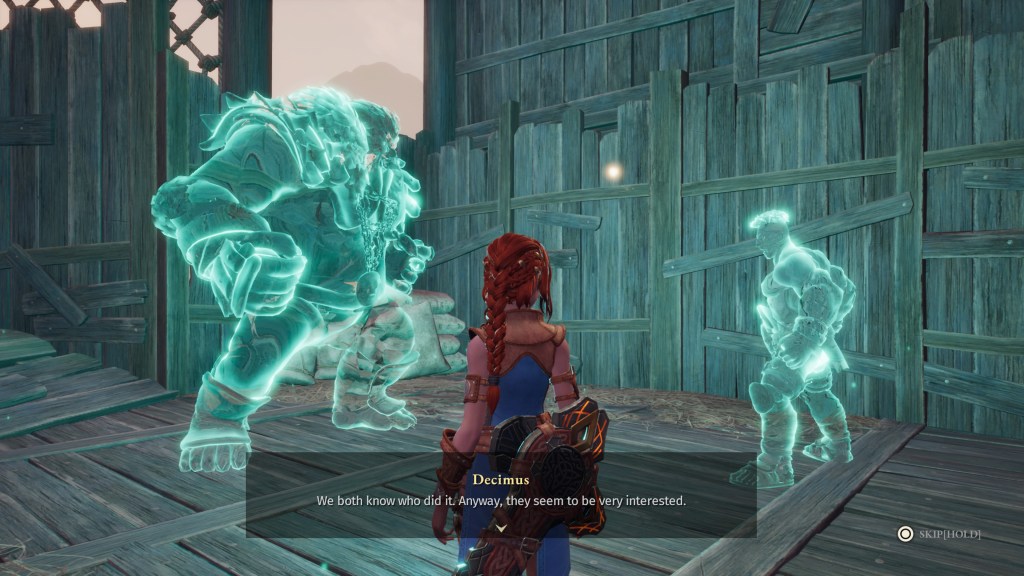Advance dialogue using the down-arrow continue indicator
1024x576 pixels.
click(x=501, y=526)
